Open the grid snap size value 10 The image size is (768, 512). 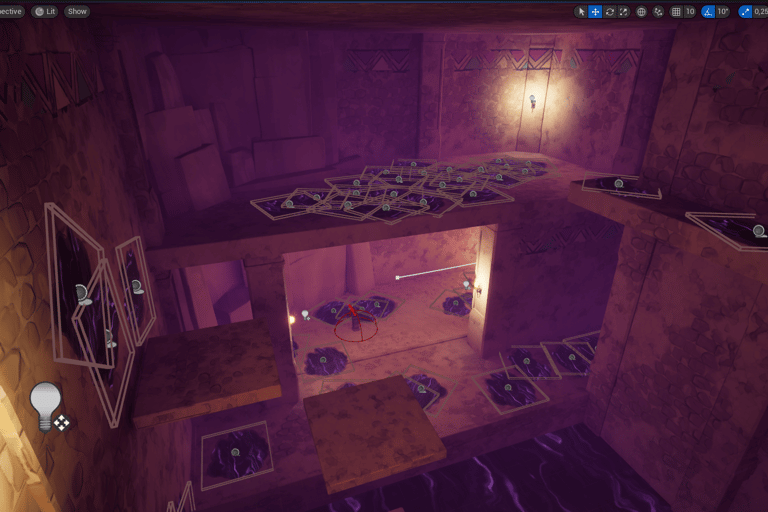point(690,11)
